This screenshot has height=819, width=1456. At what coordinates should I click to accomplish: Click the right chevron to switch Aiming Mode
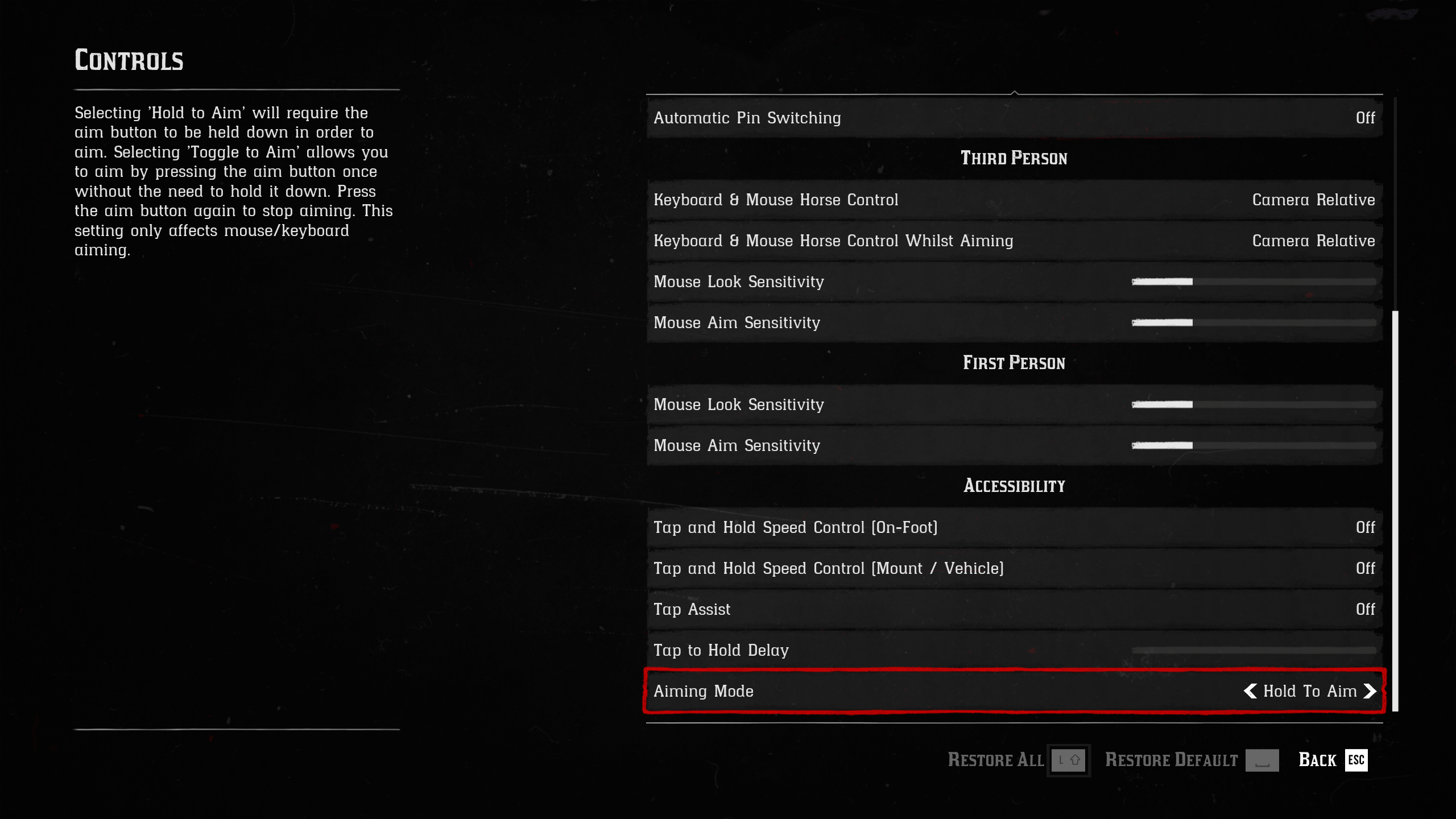tap(1369, 692)
